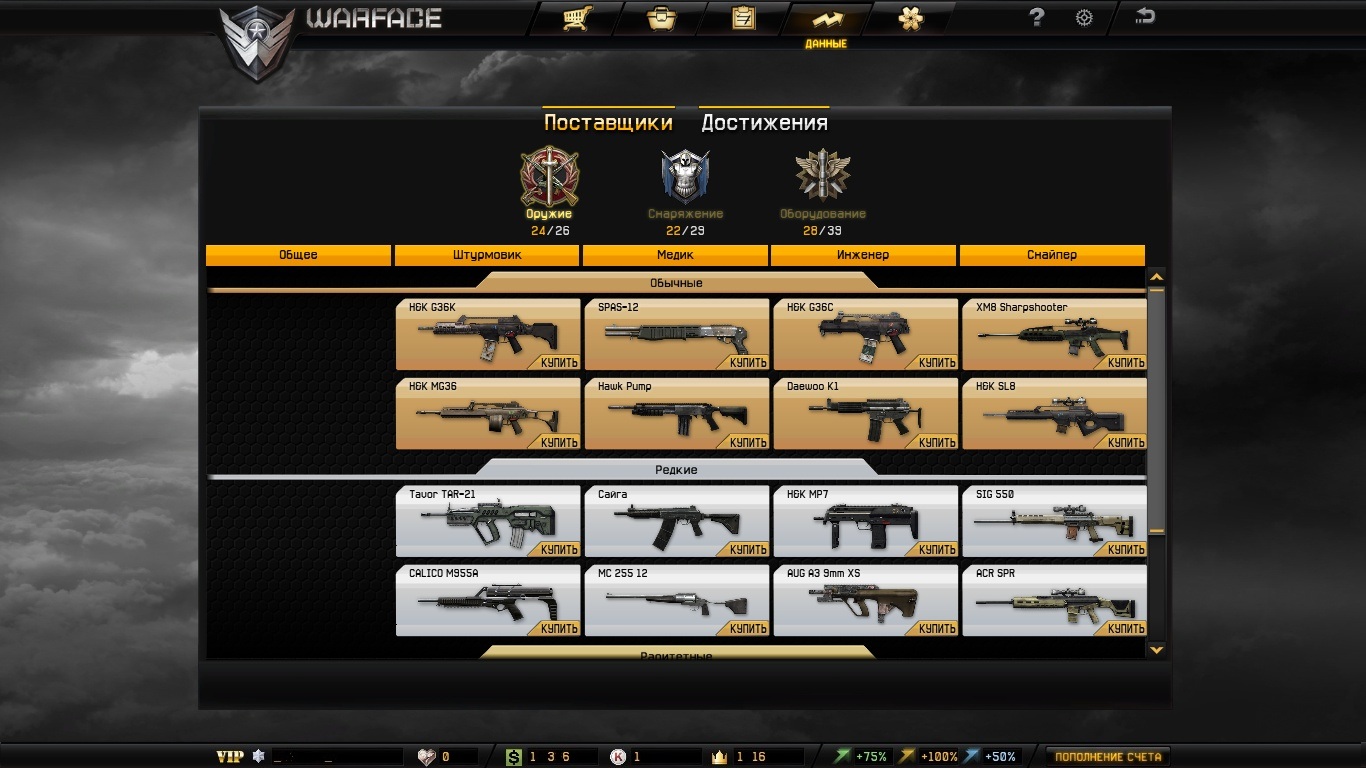Choose the Штурмовик class column header
This screenshot has height=768, width=1366.
[487, 255]
